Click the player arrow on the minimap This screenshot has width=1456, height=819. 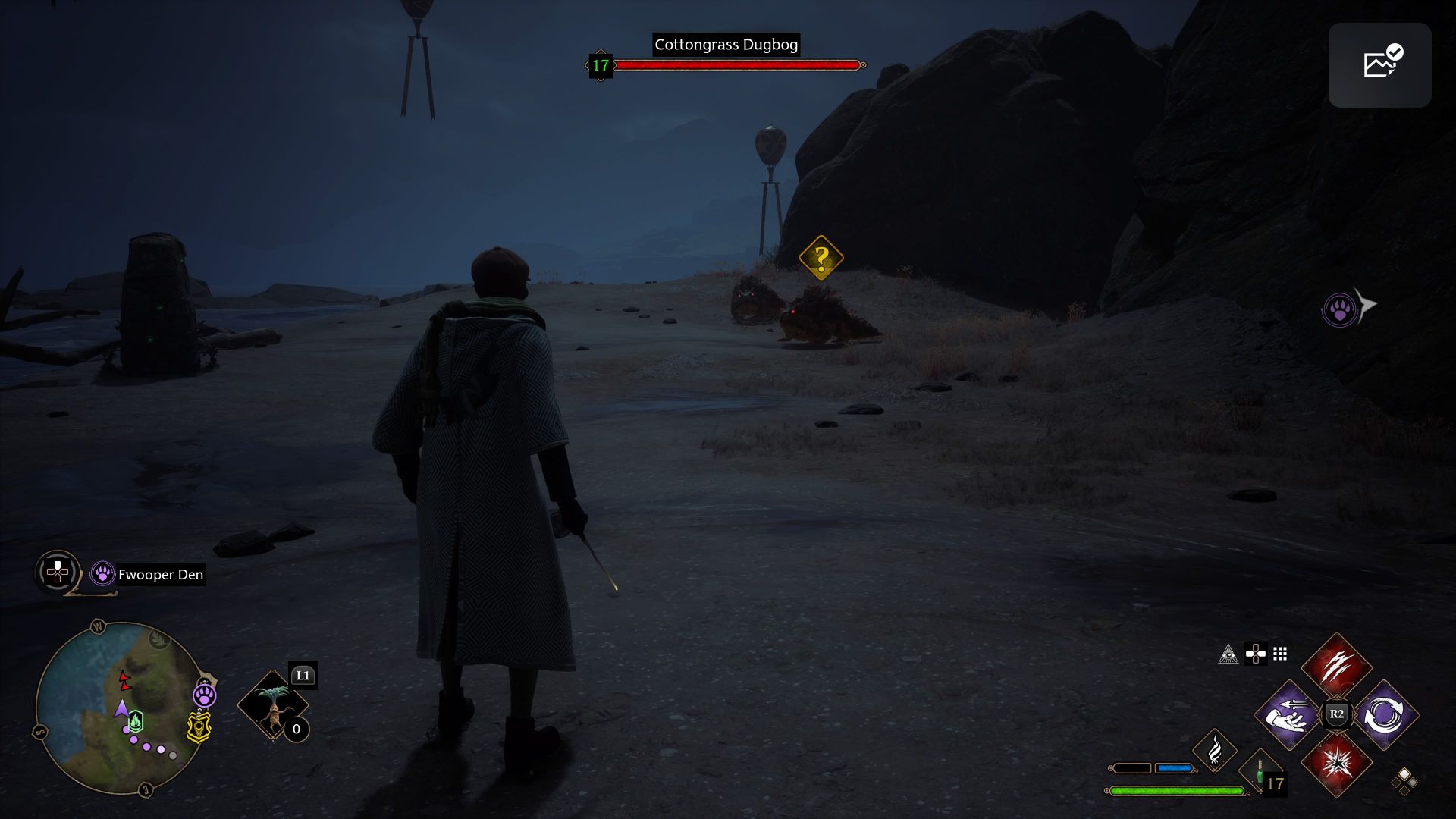[121, 708]
